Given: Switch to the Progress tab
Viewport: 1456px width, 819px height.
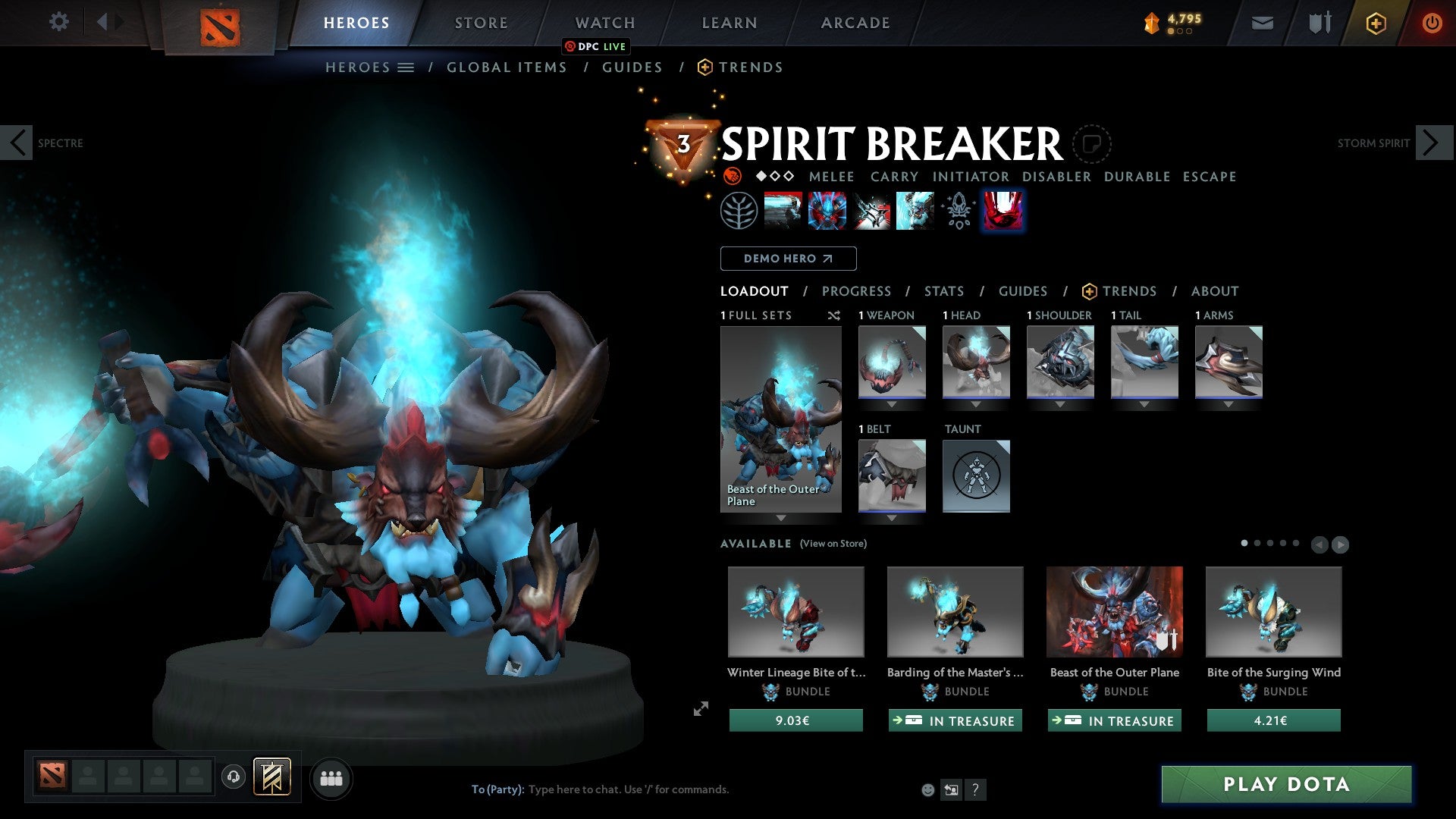Looking at the screenshot, I should point(857,291).
